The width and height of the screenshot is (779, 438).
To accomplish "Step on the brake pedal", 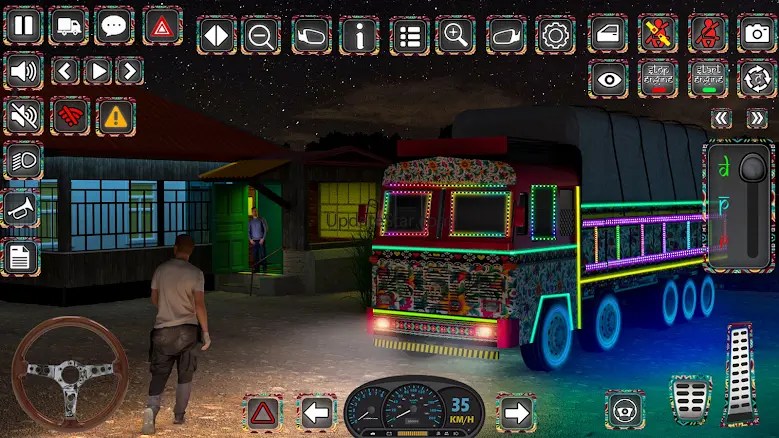I will click(x=689, y=399).
